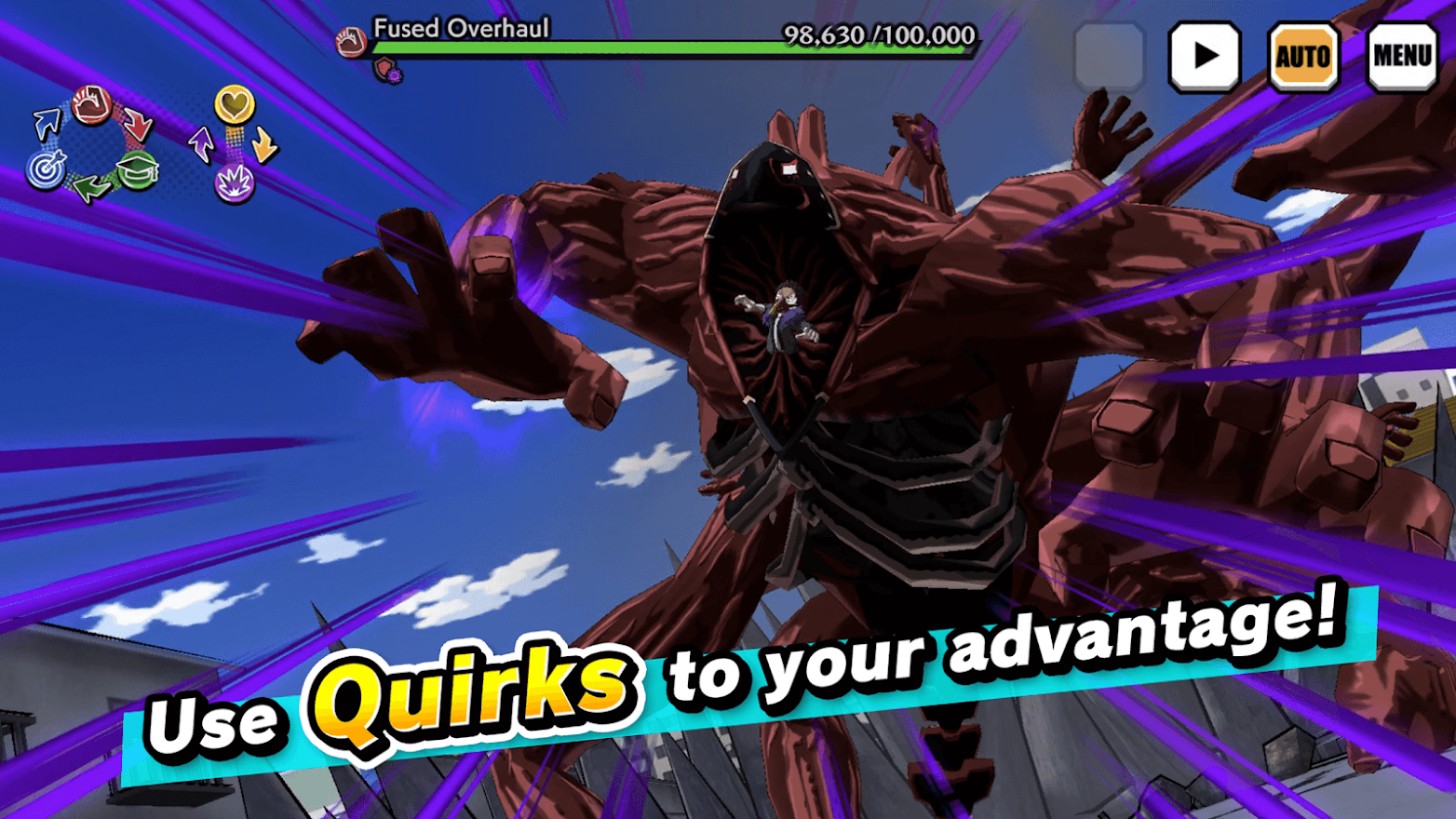Select the red strength Quirk icon
1456x819 pixels.
pyautogui.click(x=89, y=105)
